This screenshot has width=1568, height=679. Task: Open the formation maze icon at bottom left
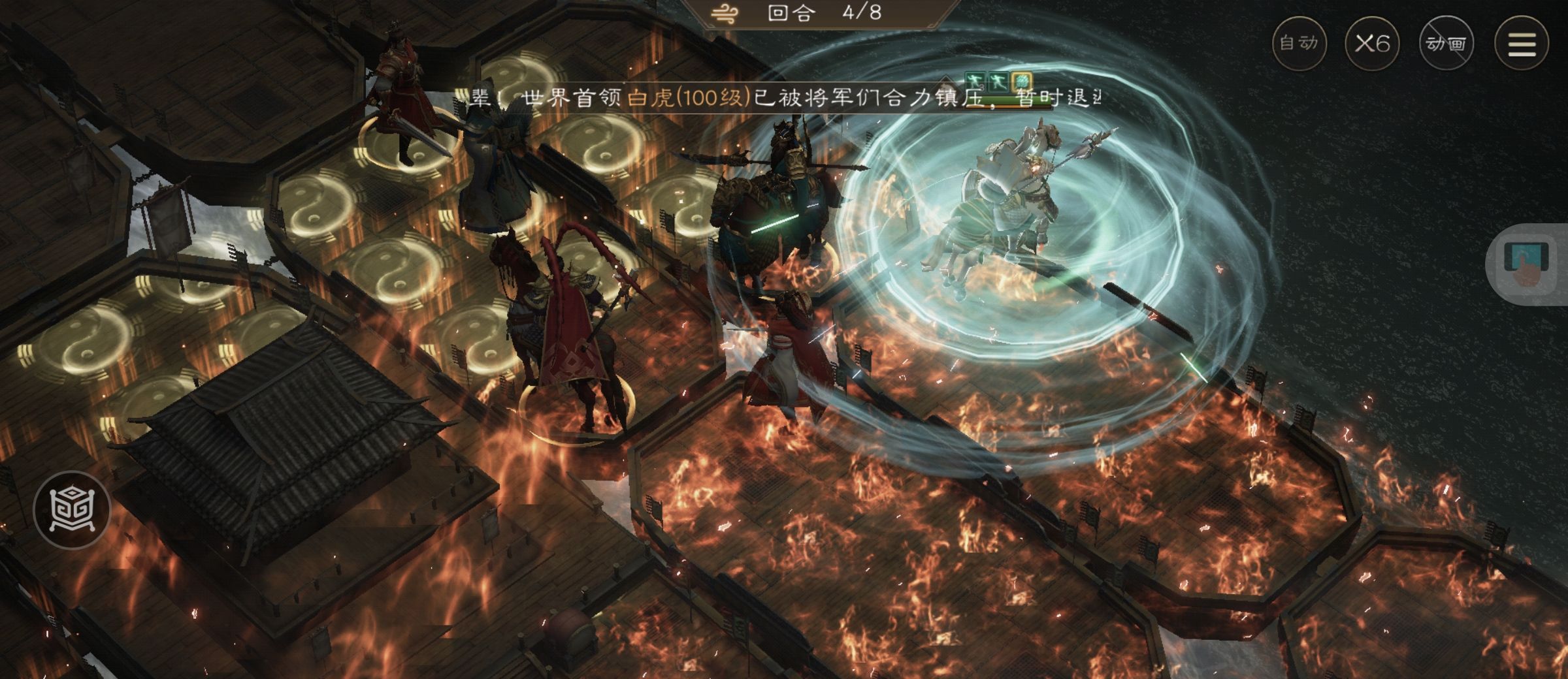72,509
